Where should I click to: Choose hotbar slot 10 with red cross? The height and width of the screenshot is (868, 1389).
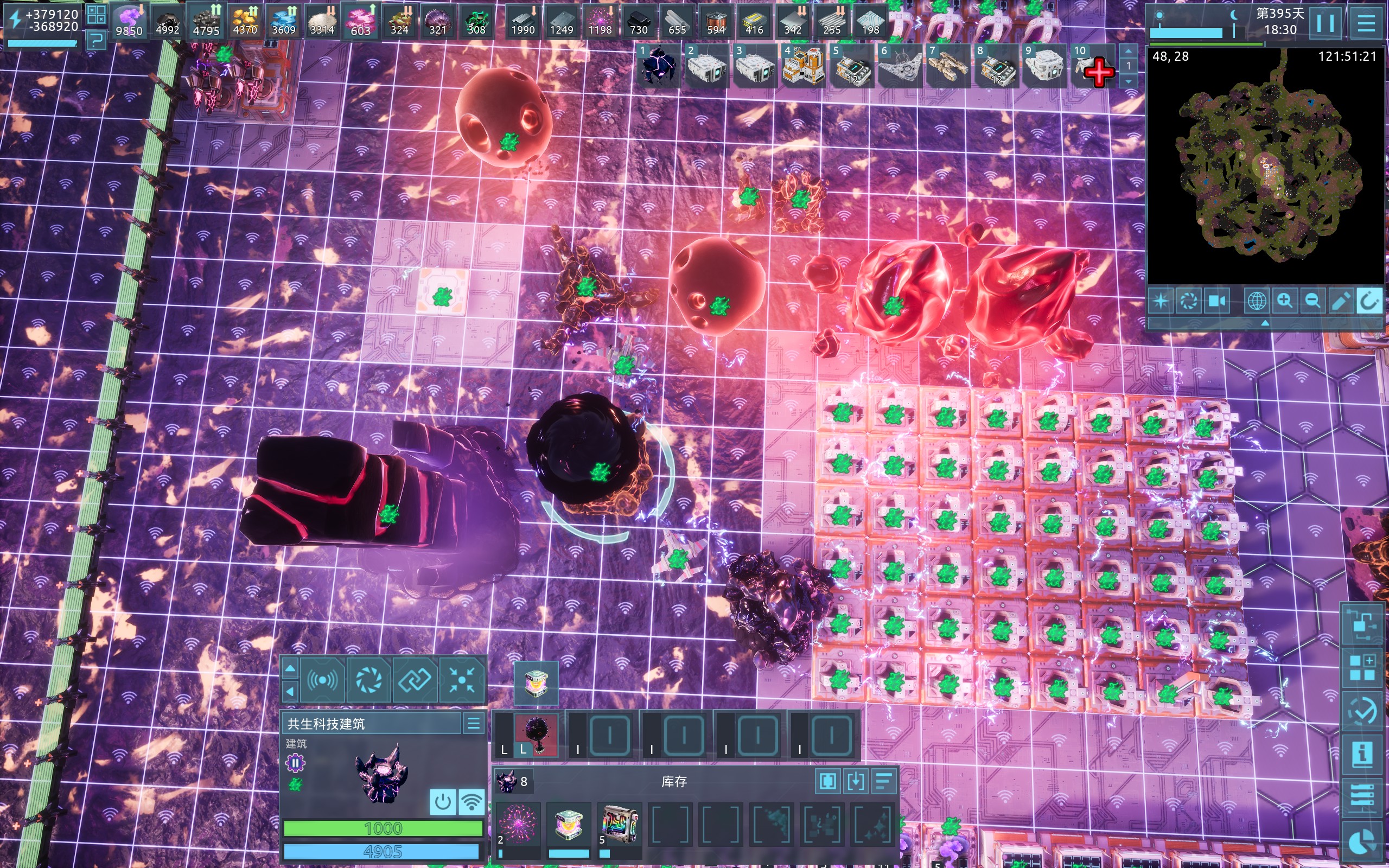(x=1093, y=67)
